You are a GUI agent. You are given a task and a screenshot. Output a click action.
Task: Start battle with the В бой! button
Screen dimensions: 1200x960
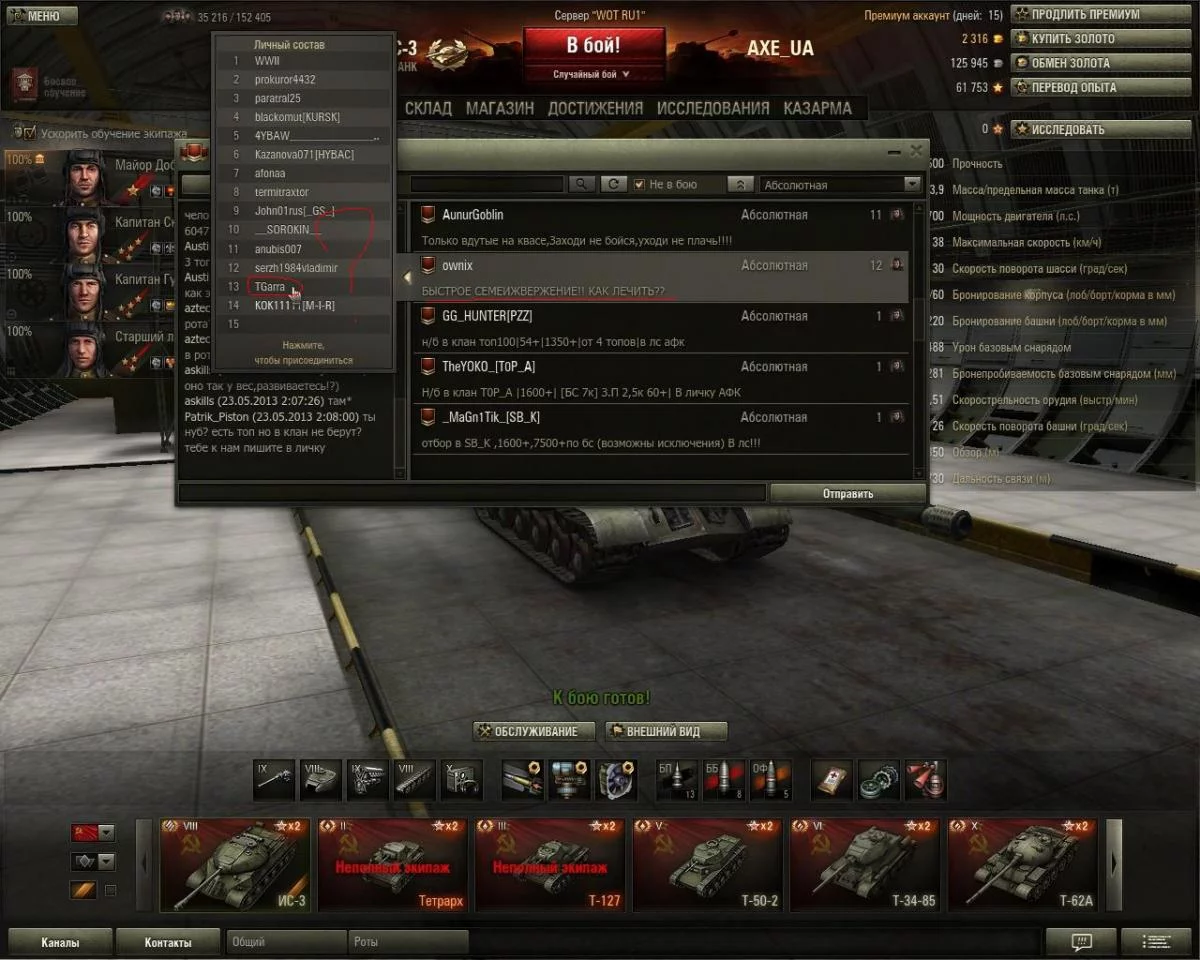click(x=594, y=46)
